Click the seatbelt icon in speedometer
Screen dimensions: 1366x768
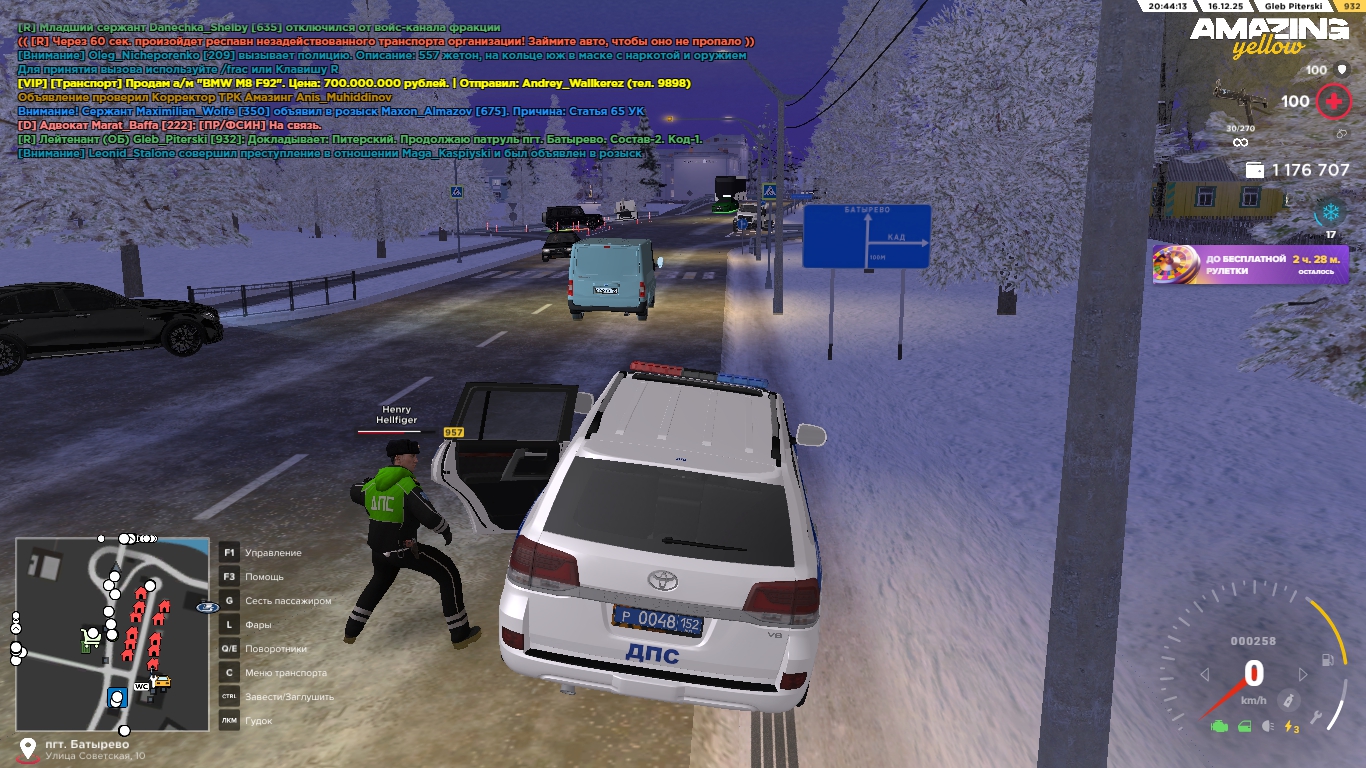(1290, 698)
